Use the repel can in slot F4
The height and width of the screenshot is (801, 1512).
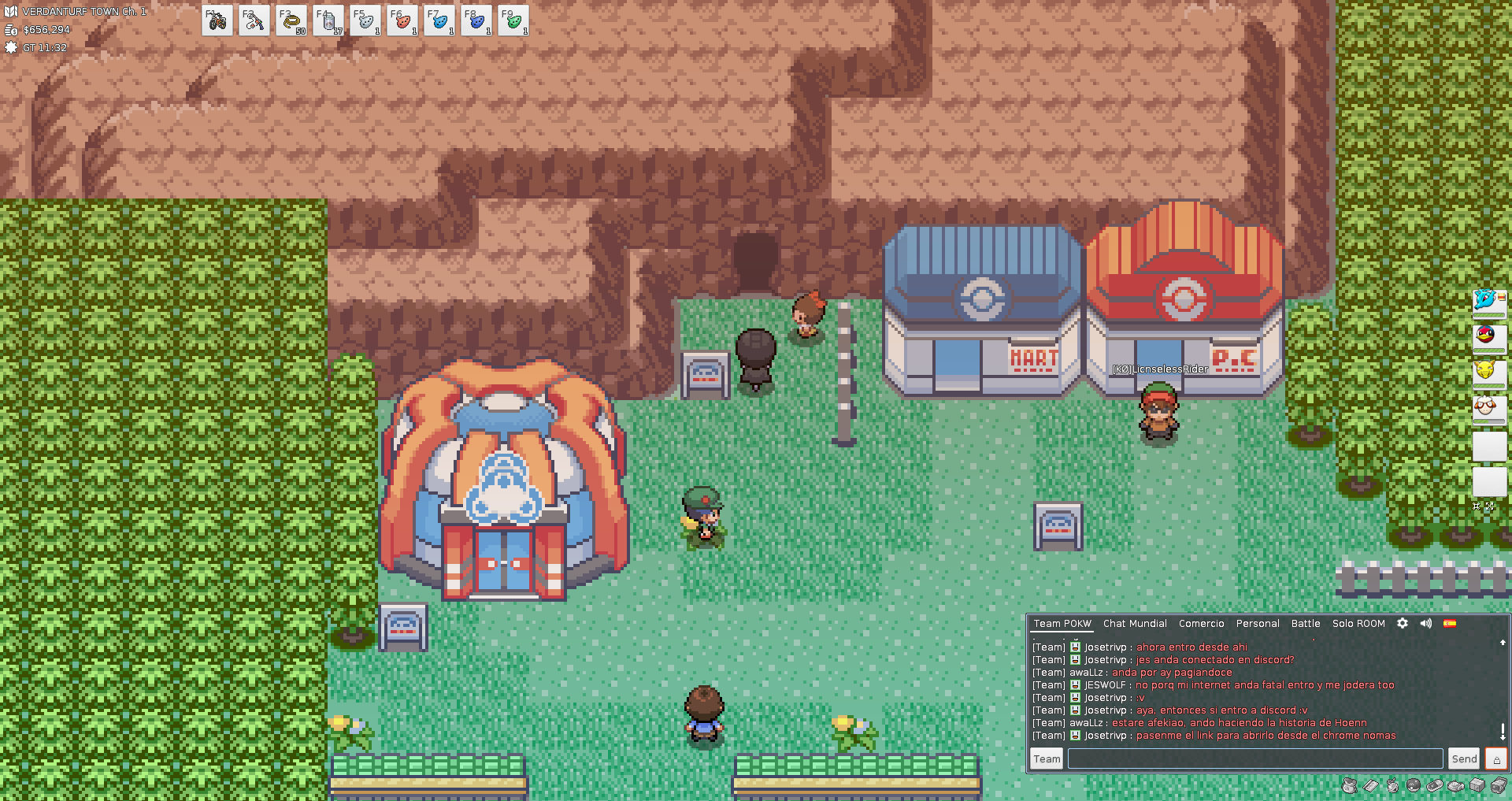[328, 21]
